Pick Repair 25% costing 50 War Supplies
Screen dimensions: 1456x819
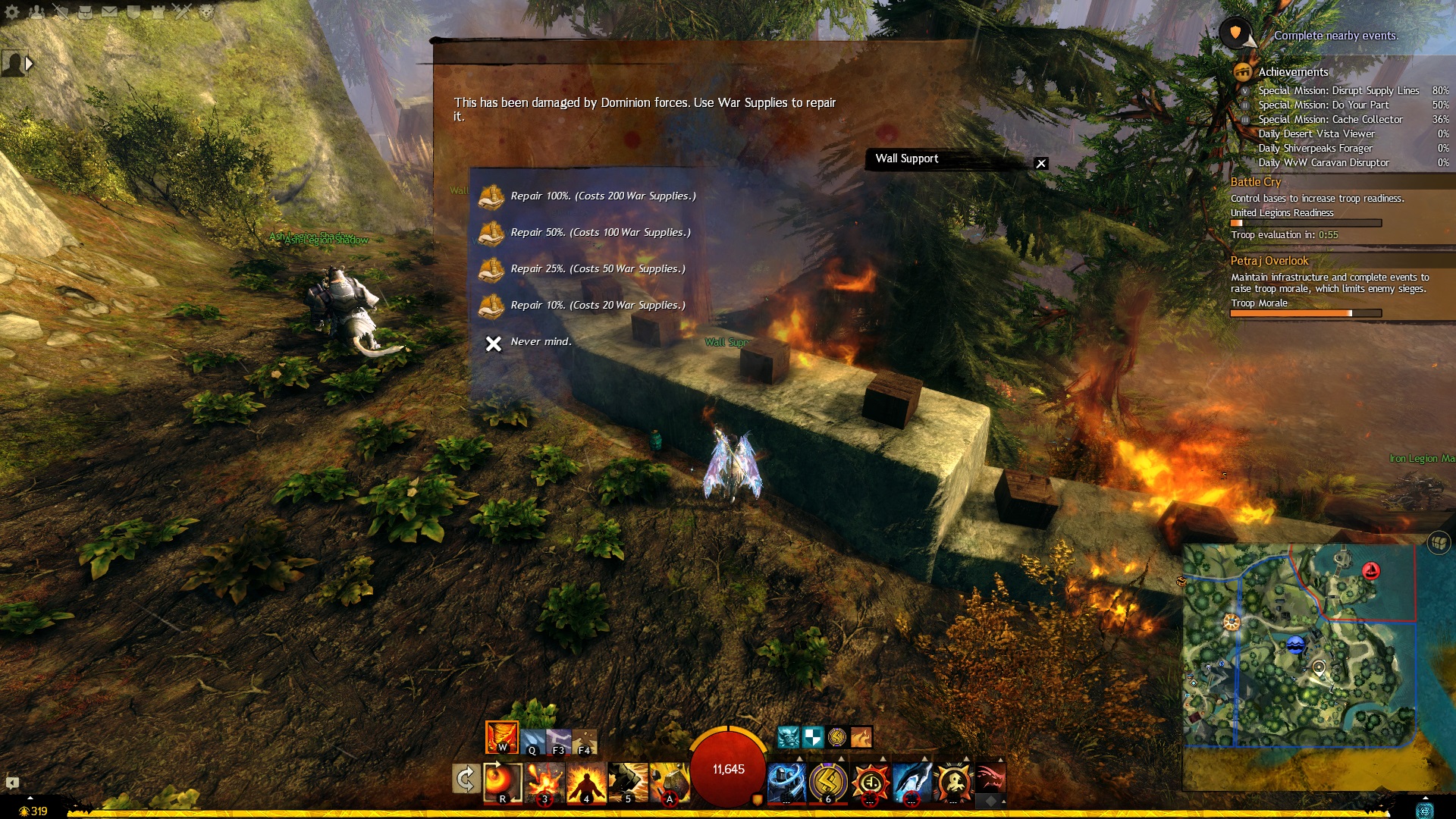click(597, 269)
